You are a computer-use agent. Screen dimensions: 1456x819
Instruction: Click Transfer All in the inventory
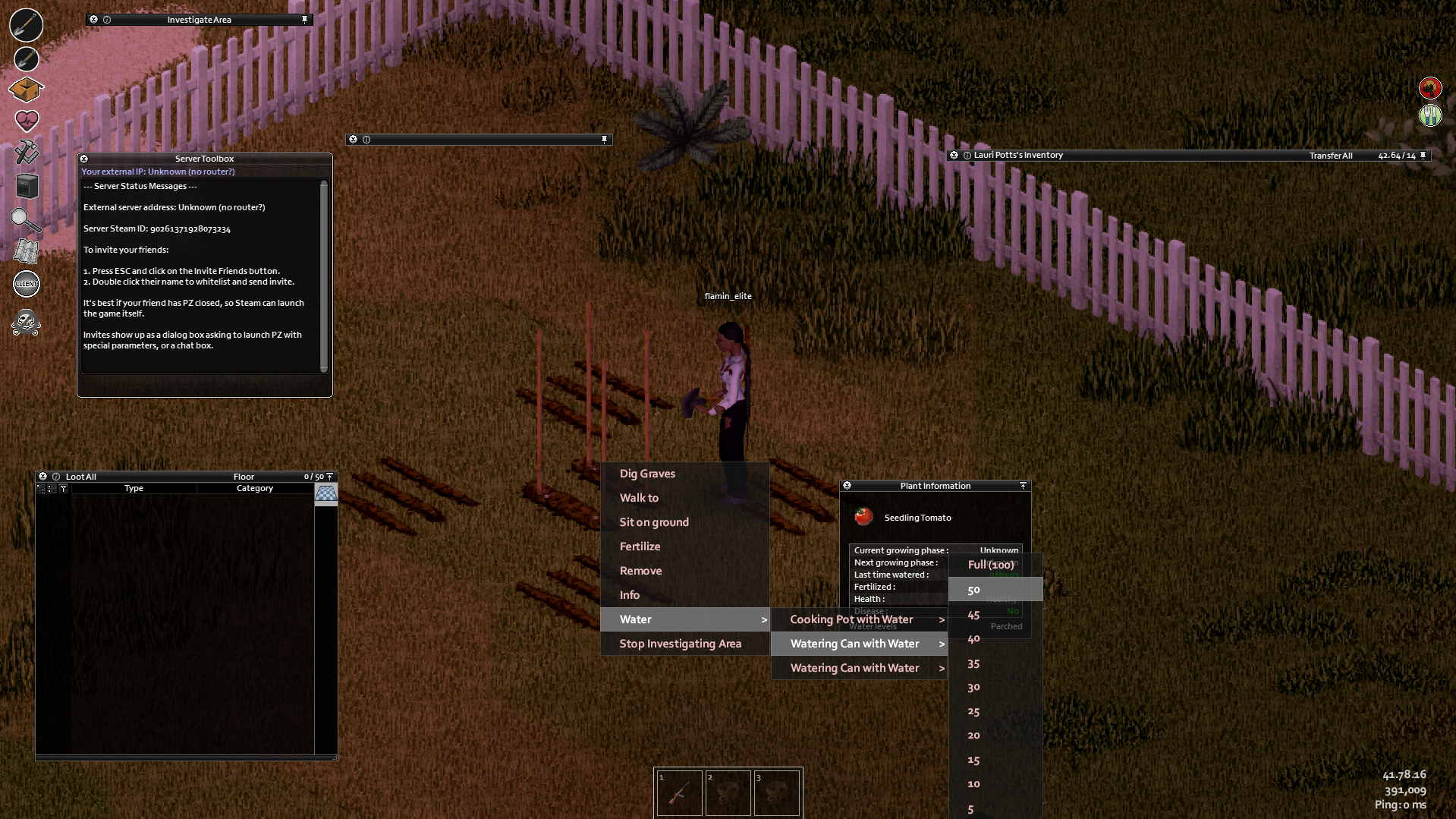tap(1330, 156)
